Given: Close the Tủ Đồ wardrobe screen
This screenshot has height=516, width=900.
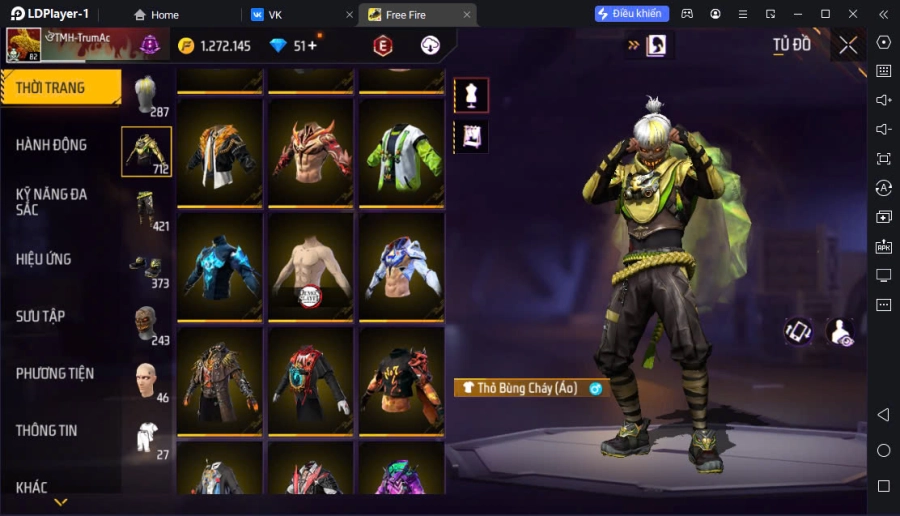Looking at the screenshot, I should (x=848, y=45).
